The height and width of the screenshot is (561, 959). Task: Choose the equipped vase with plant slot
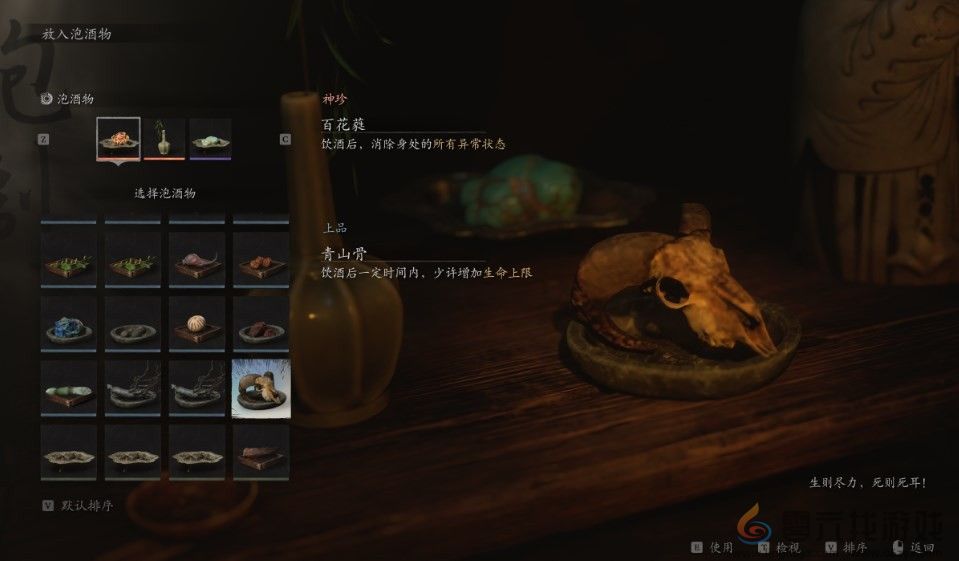coord(164,139)
